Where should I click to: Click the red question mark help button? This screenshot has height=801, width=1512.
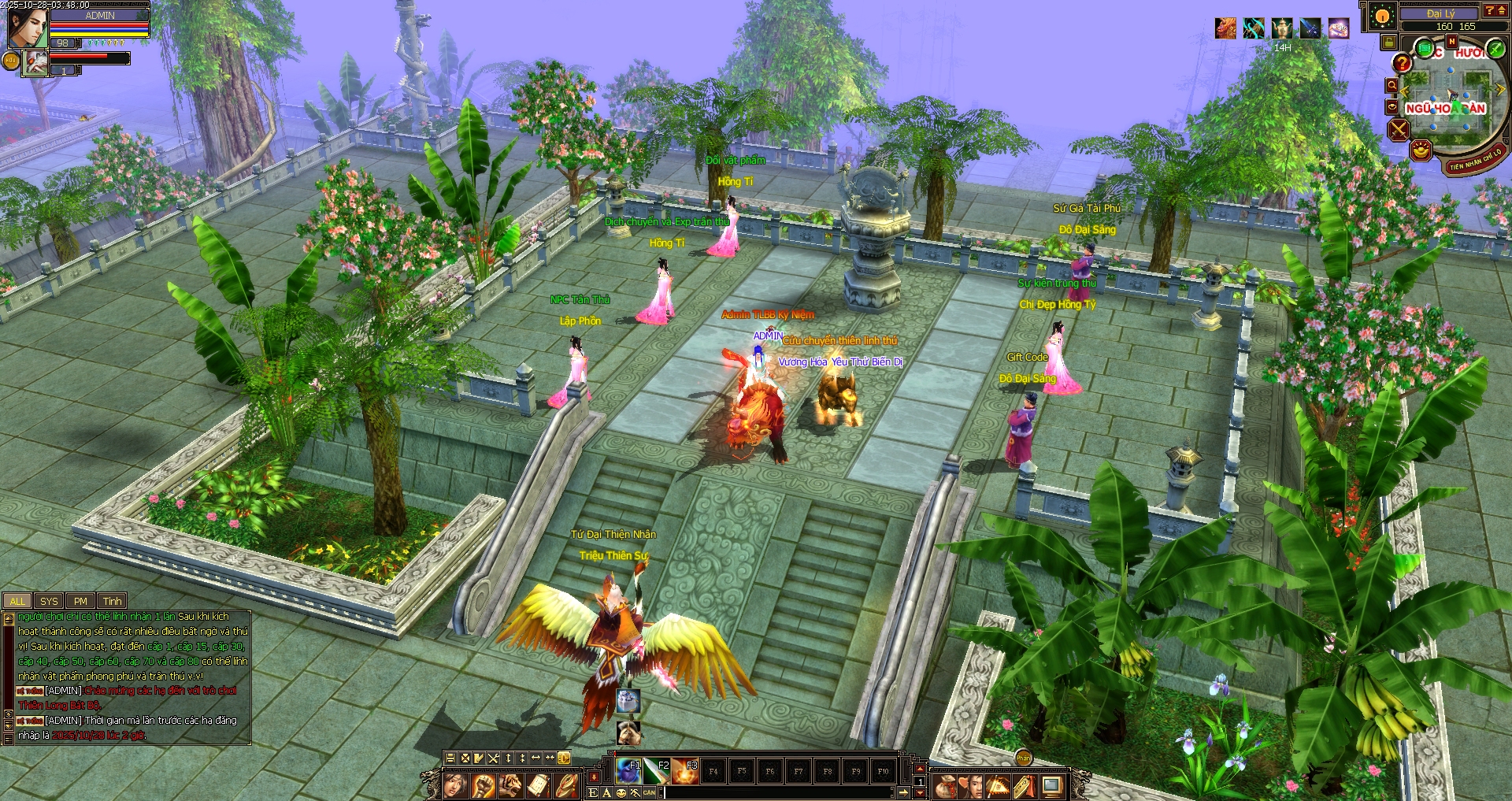click(1402, 63)
